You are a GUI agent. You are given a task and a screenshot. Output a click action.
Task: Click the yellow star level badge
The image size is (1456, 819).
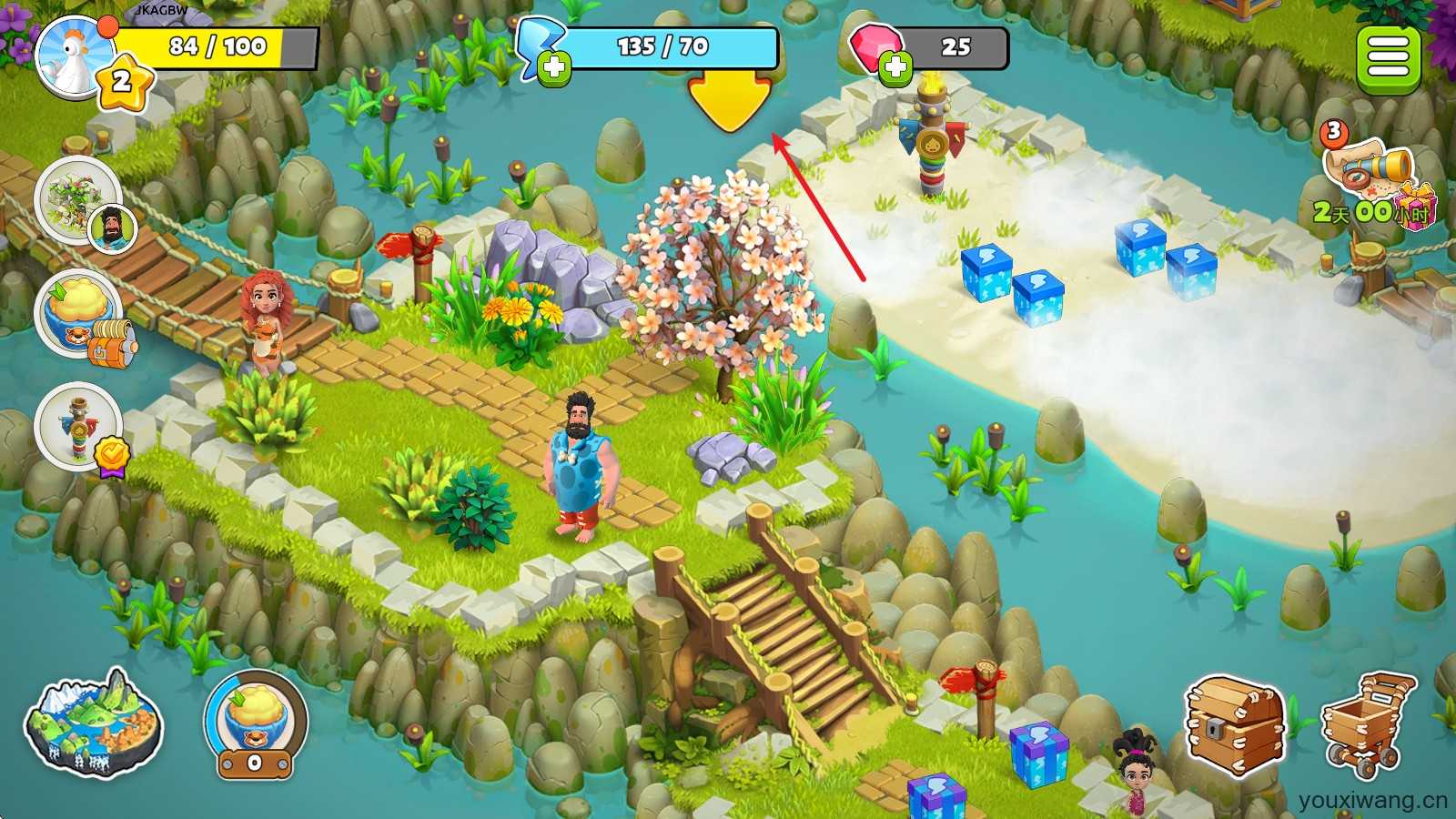pyautogui.click(x=122, y=83)
